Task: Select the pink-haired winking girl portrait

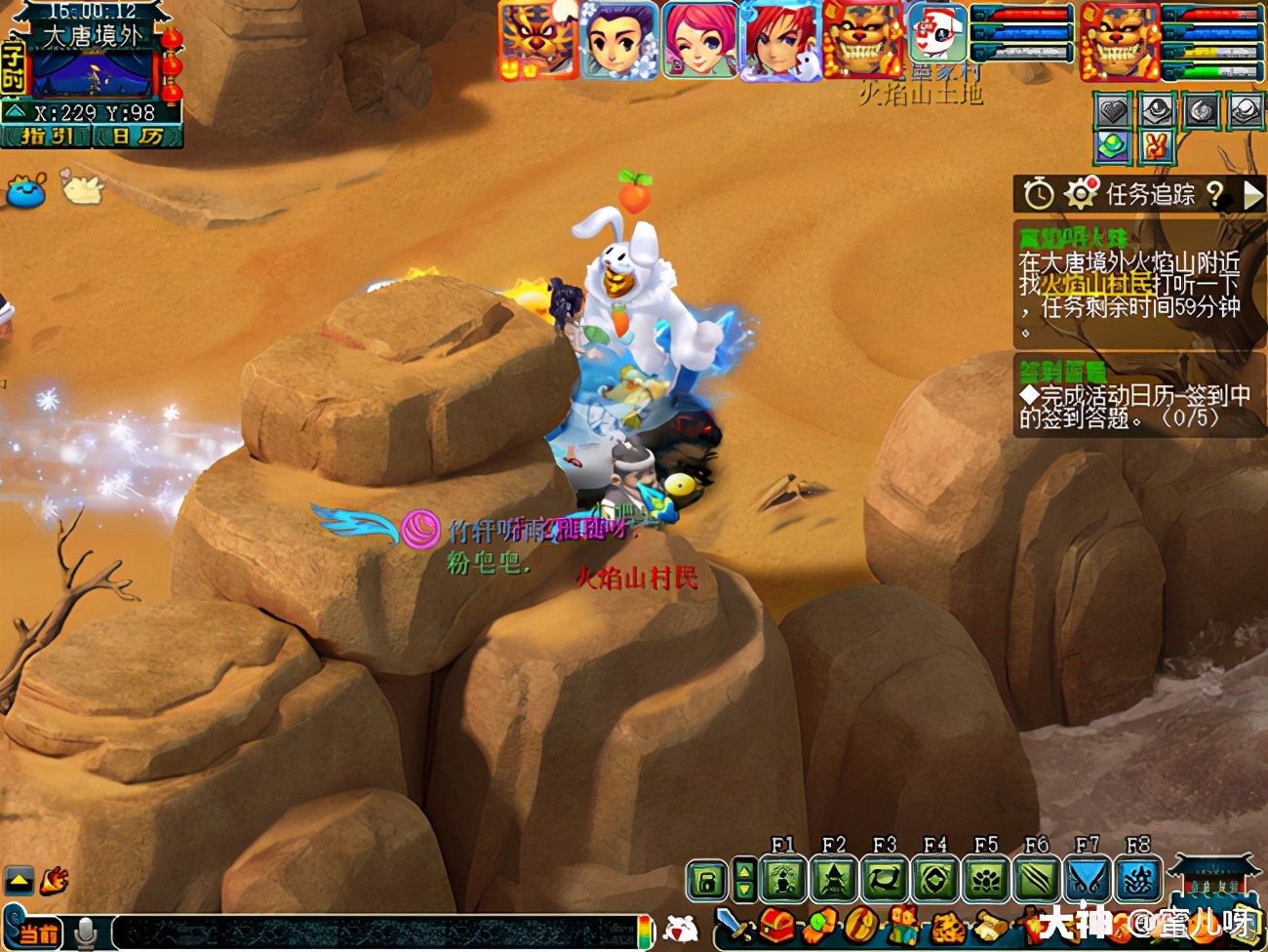Action: pos(698,41)
